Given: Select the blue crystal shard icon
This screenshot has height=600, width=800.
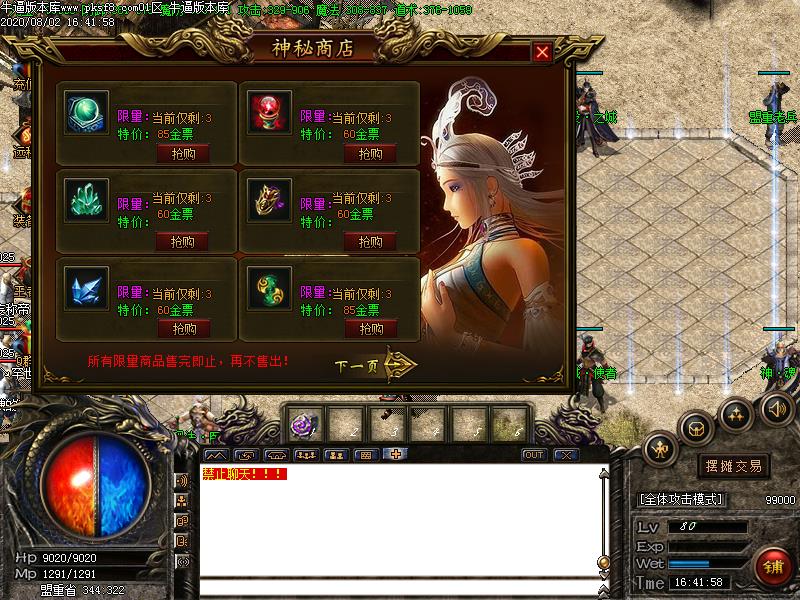Looking at the screenshot, I should tap(86, 288).
